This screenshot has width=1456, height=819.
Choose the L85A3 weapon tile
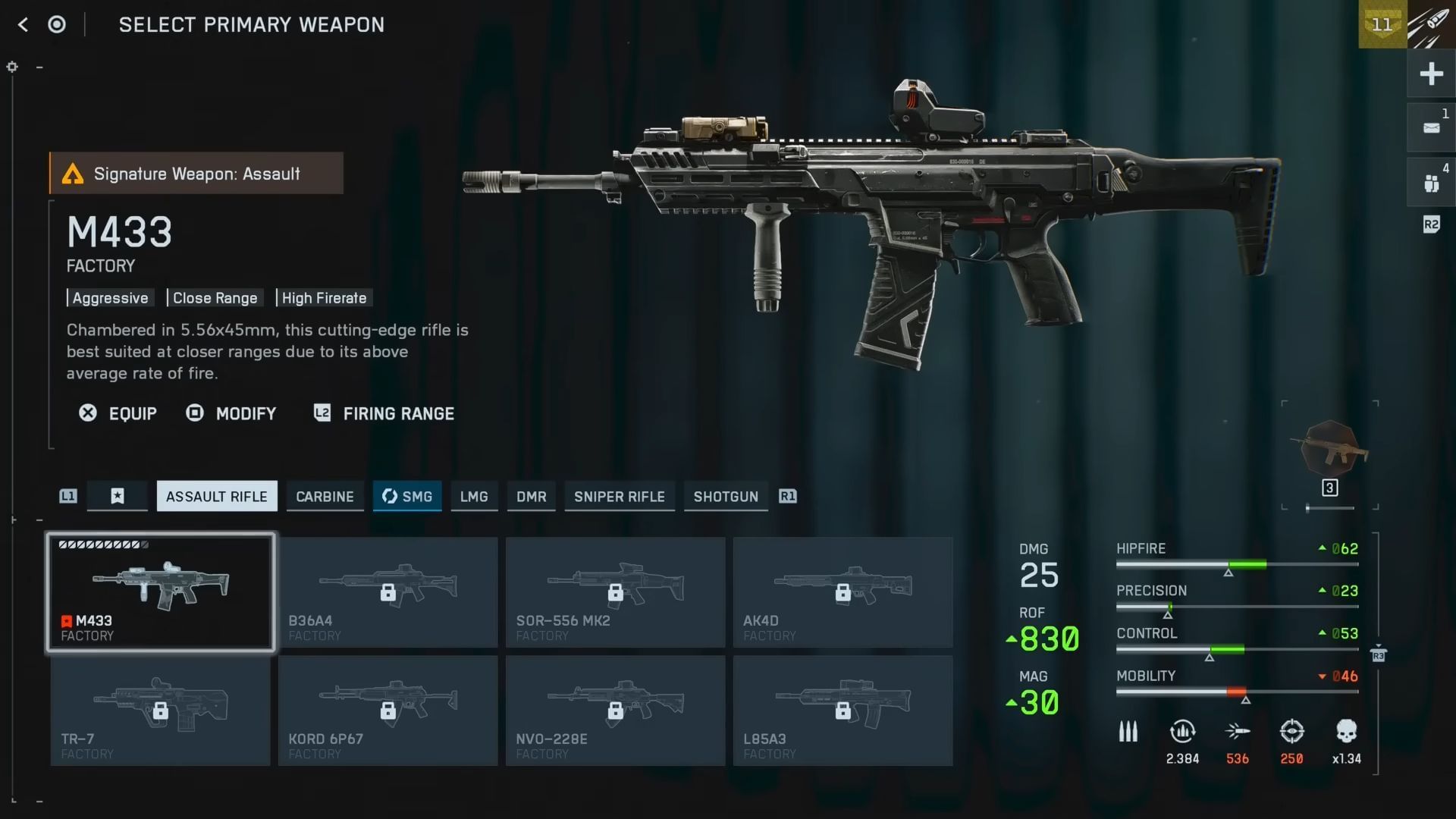coord(843,711)
